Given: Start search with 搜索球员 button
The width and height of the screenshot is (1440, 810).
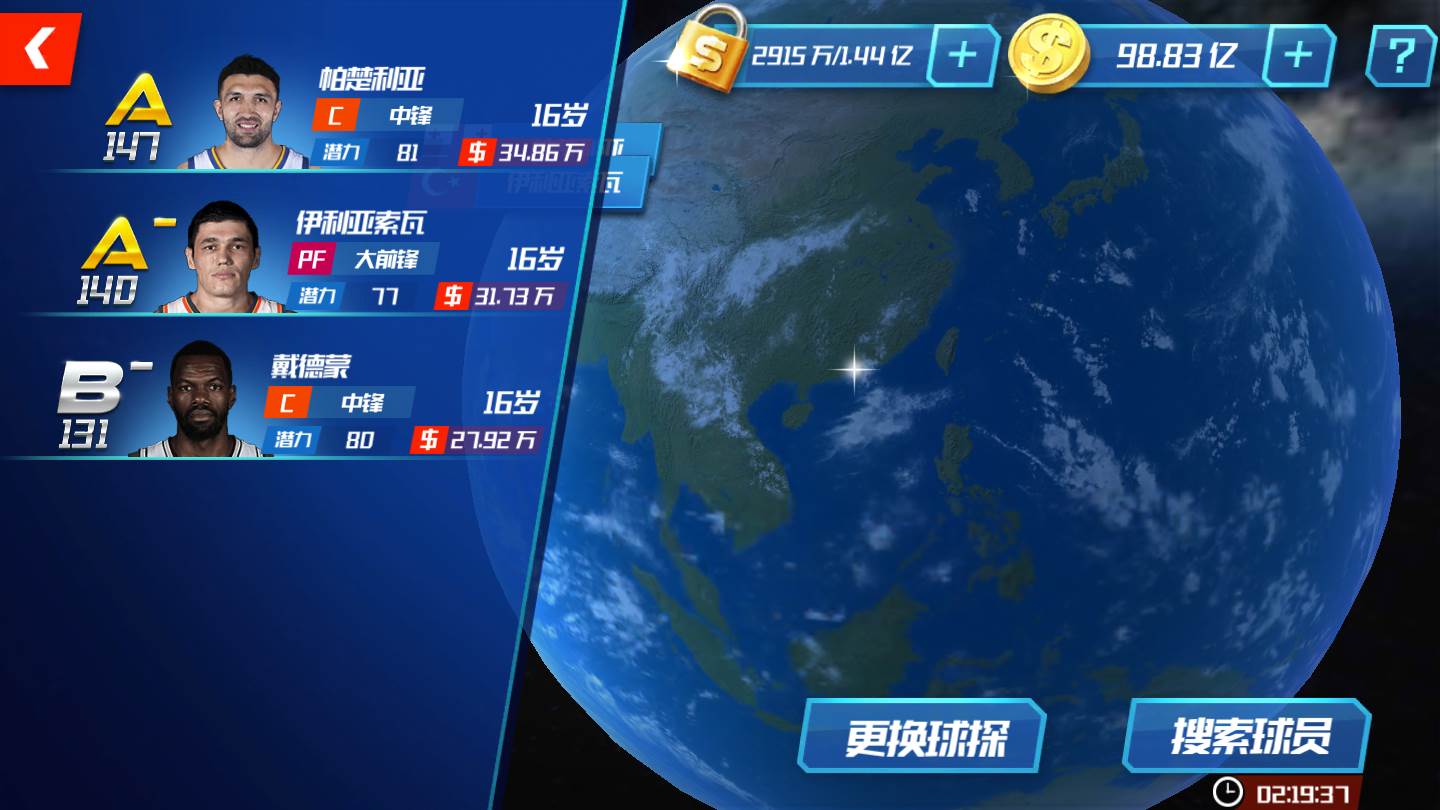Looking at the screenshot, I should pos(1248,737).
